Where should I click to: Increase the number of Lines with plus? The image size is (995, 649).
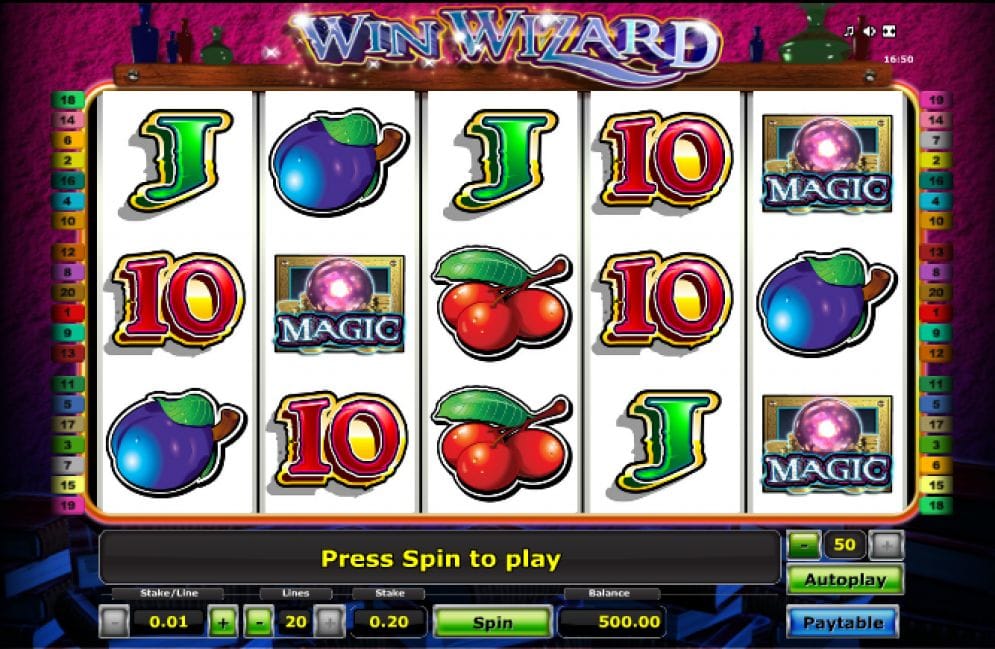click(329, 622)
